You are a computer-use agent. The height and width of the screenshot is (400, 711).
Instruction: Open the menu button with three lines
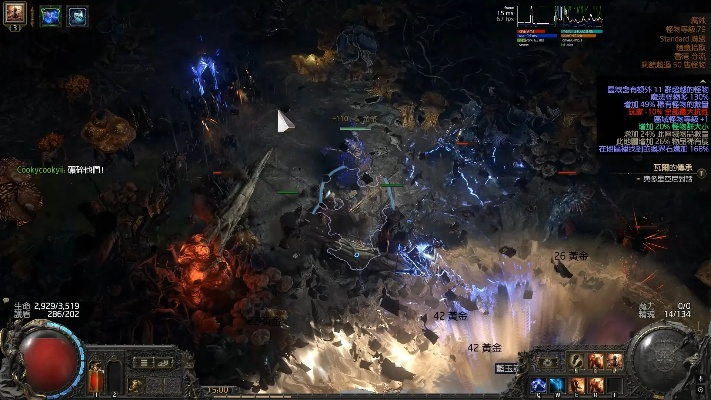click(143, 362)
